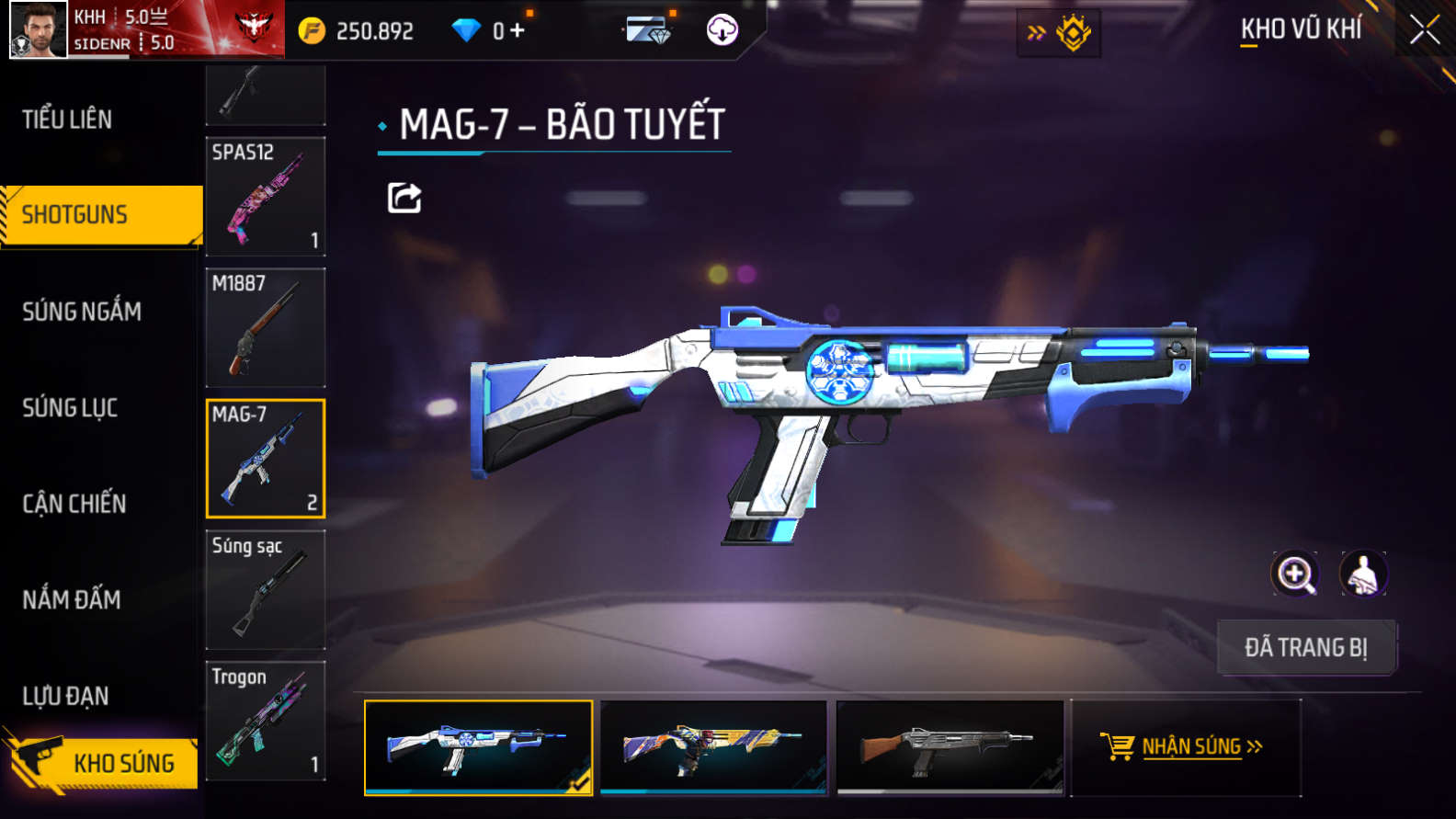Screen dimensions: 1456x819
Task: Switch to the Tiểu Liên category
Action: coord(67,119)
